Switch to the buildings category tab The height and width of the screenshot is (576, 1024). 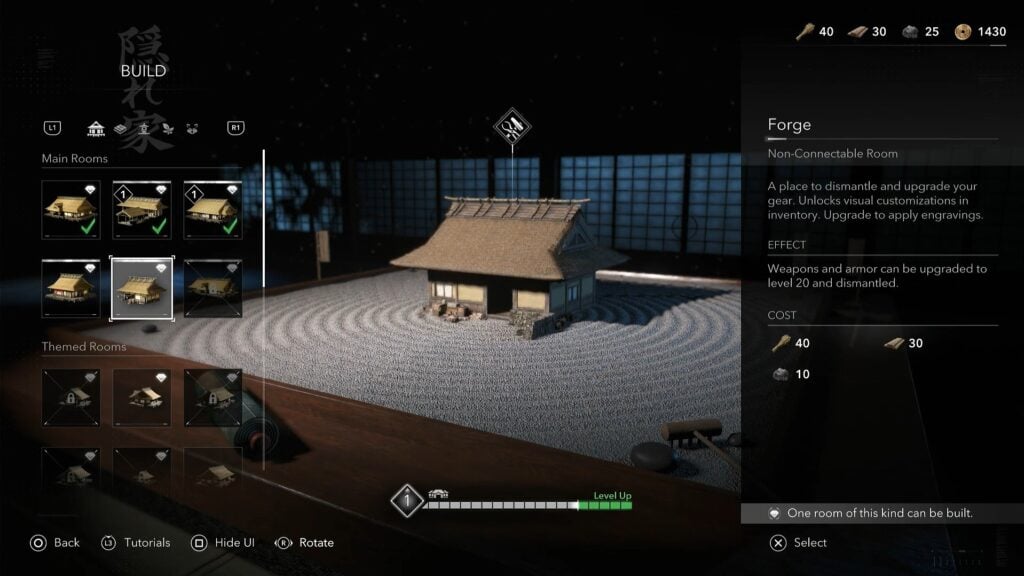click(97, 128)
